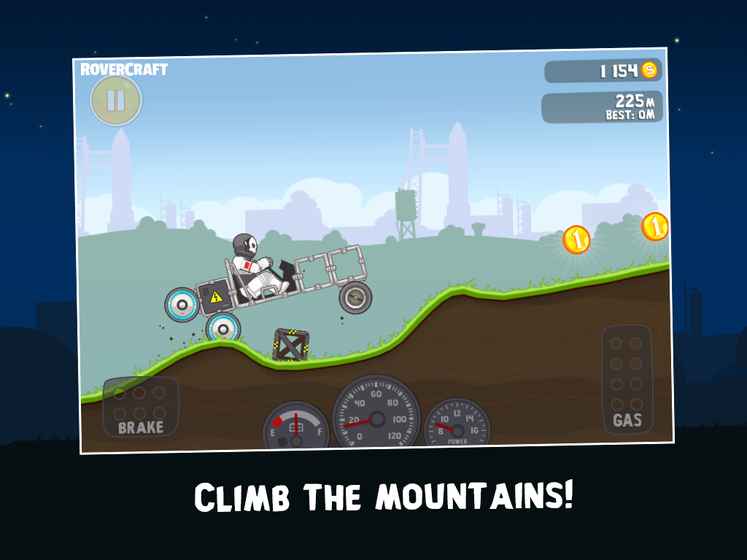Screen dimensions: 747x560
Task: Pause the game with the pause button
Action: (116, 101)
